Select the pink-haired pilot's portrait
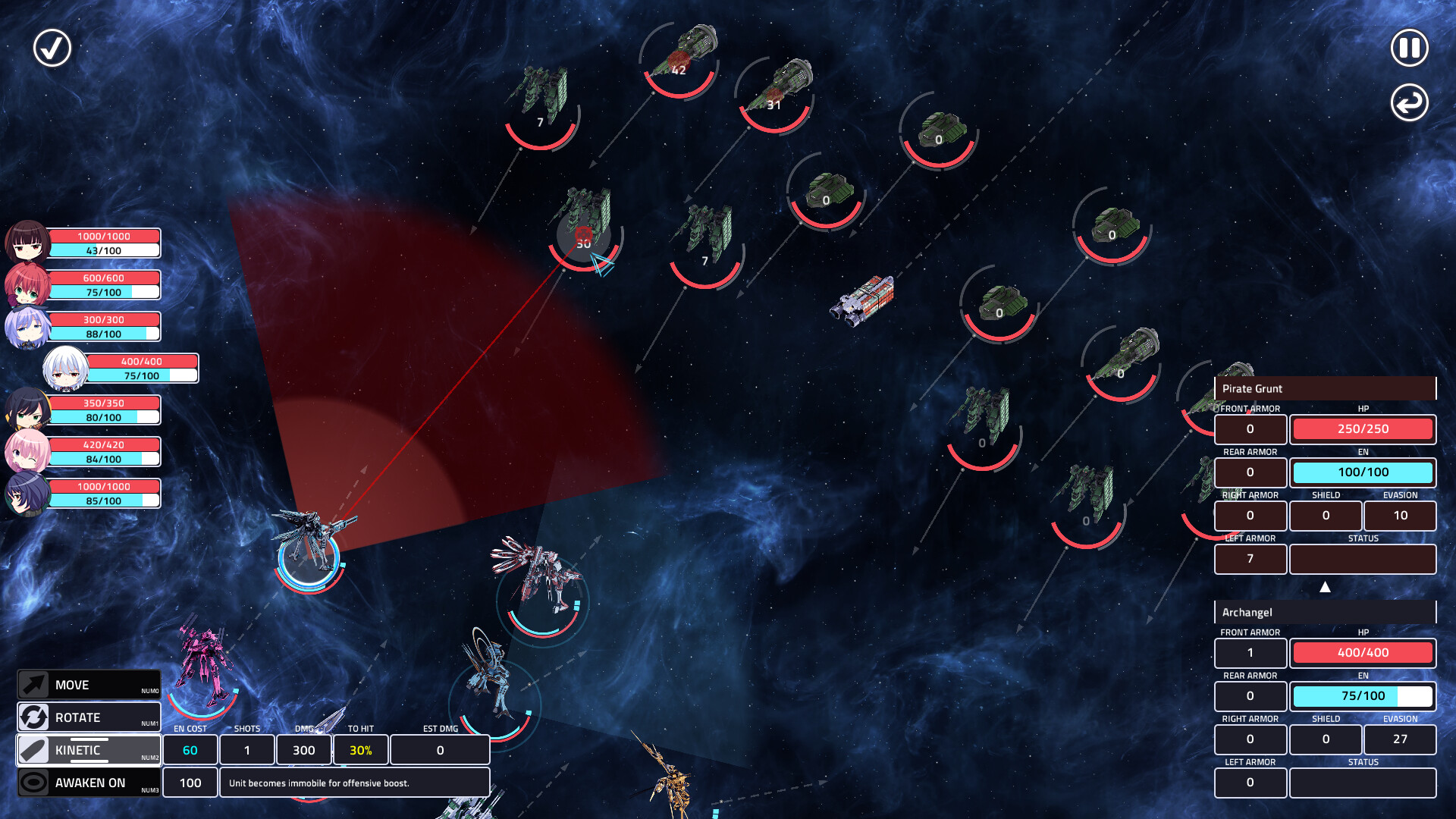Viewport: 1456px width, 819px height. coord(28,450)
